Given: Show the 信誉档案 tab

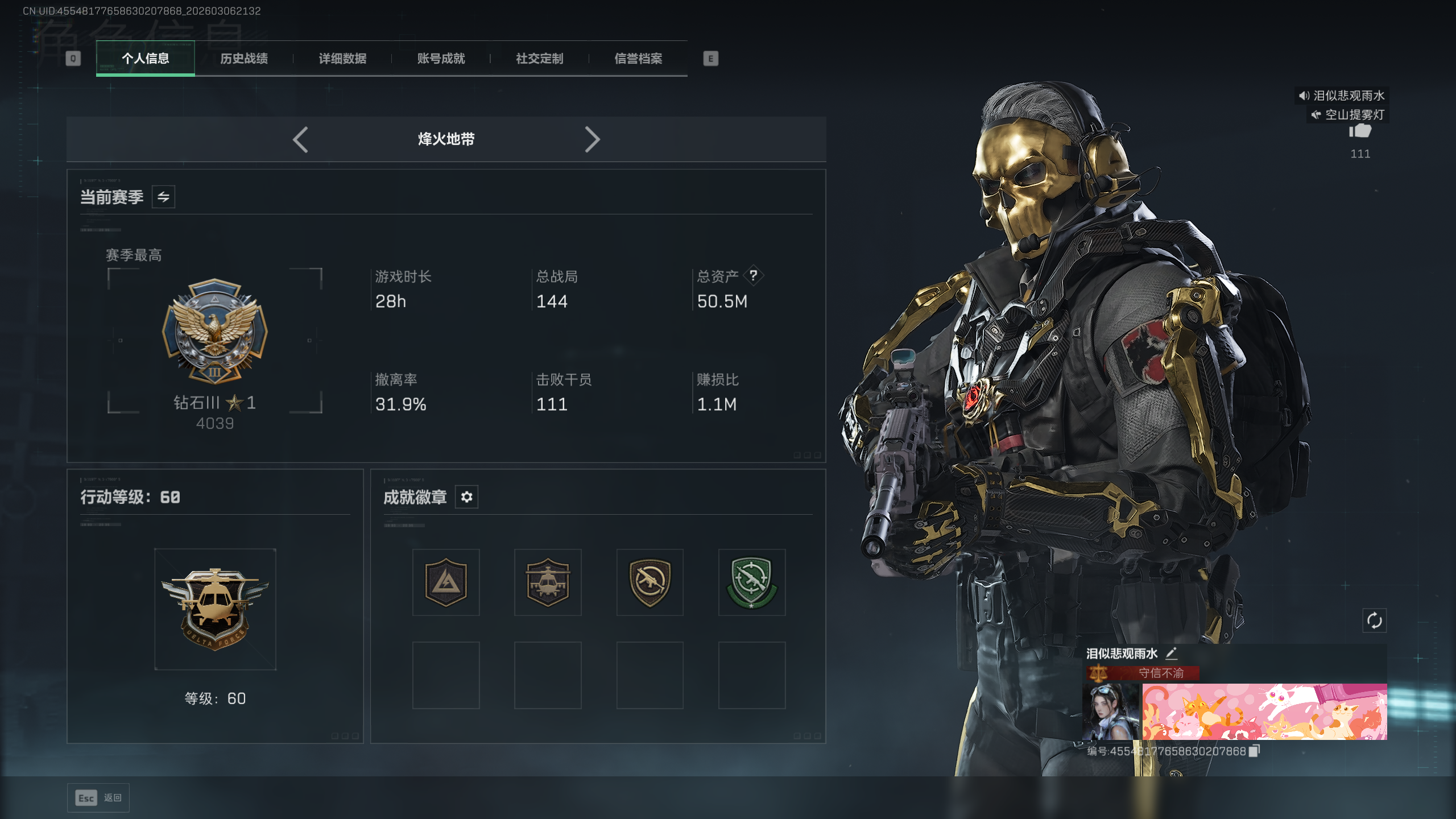Looking at the screenshot, I should point(638,59).
